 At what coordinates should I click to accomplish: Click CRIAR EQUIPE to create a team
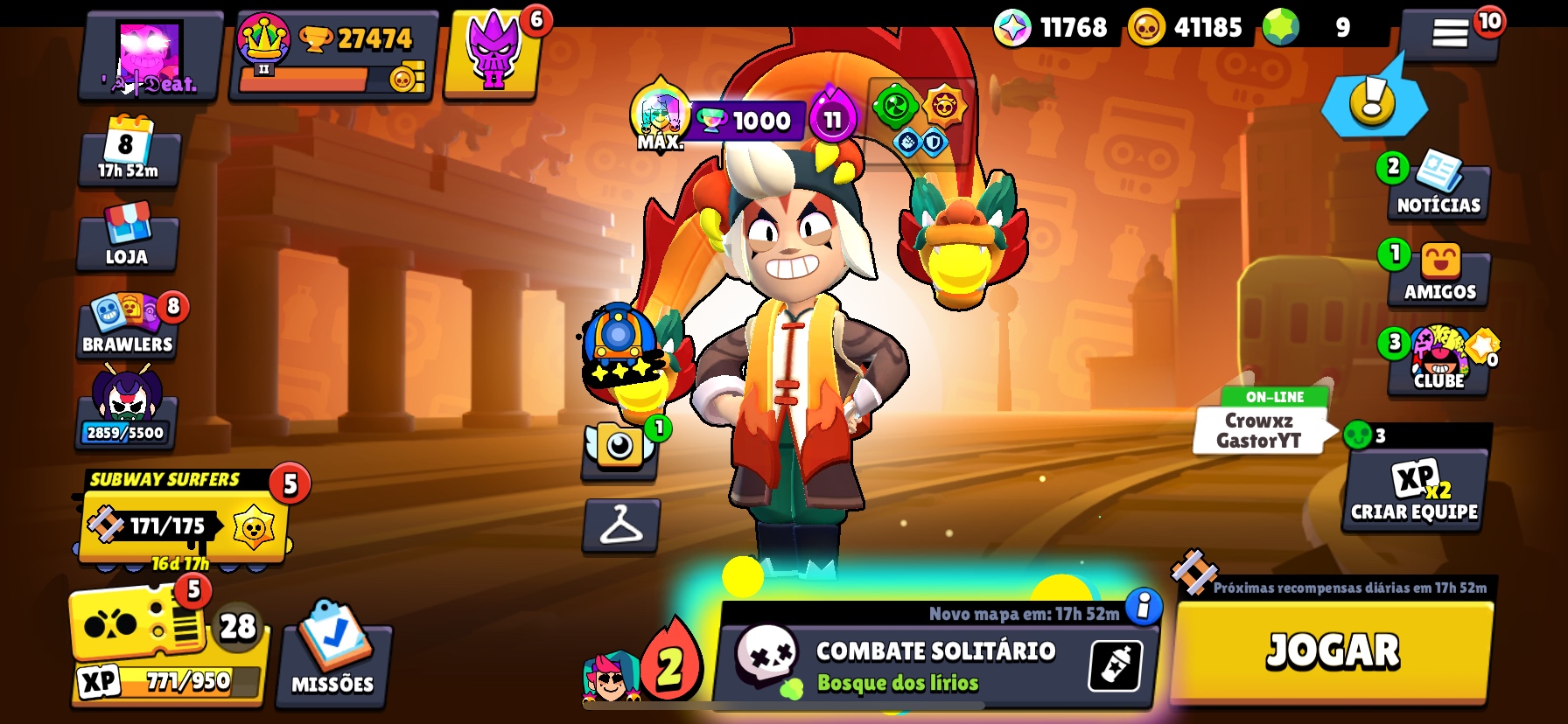[1415, 491]
